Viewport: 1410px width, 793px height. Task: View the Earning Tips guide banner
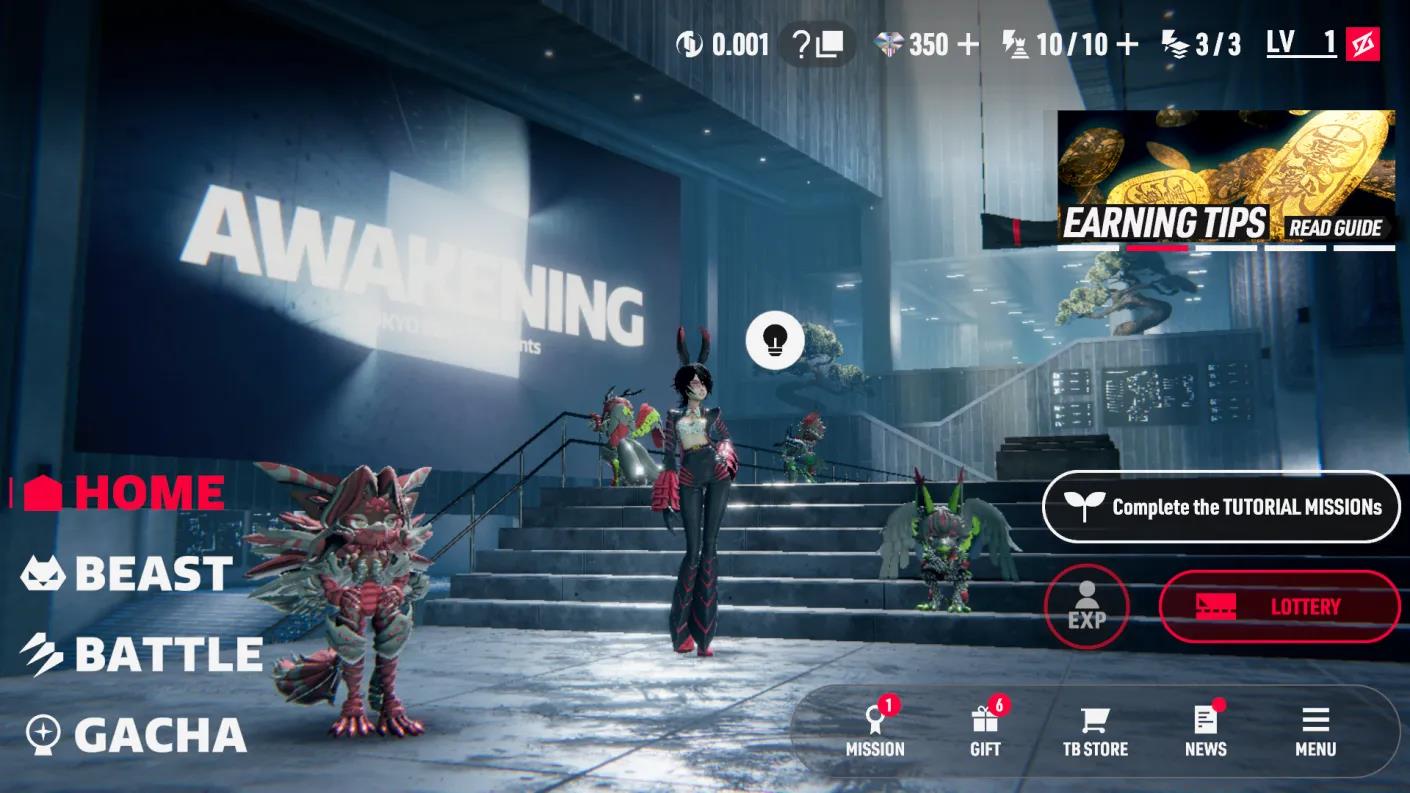click(x=1226, y=177)
